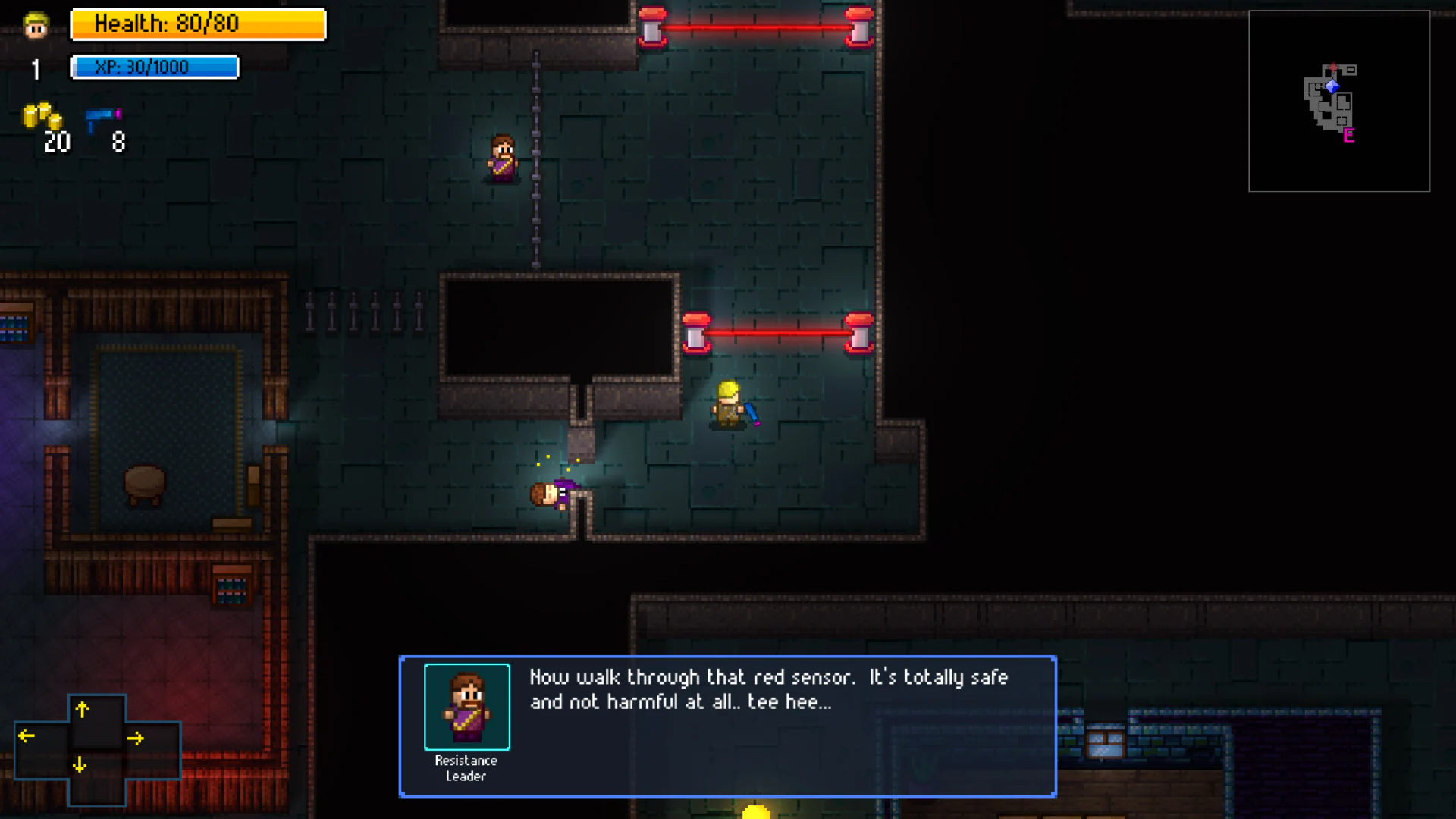Click the ammo count next to the pistol

point(118,142)
